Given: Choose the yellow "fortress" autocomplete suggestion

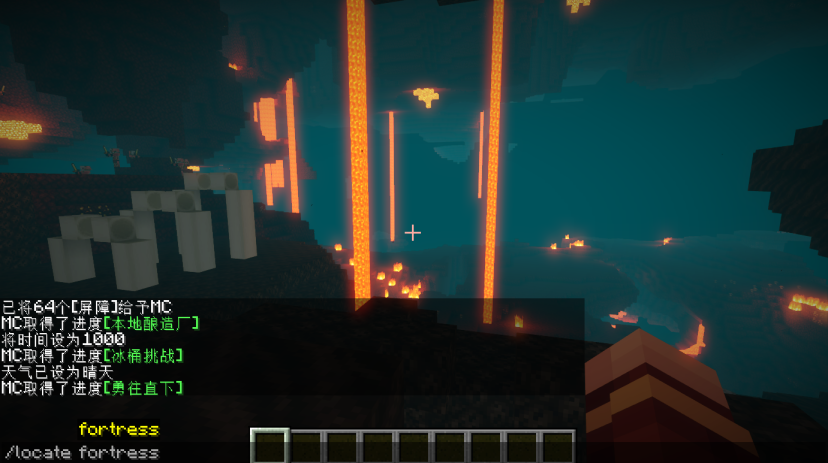Looking at the screenshot, I should point(118,430).
